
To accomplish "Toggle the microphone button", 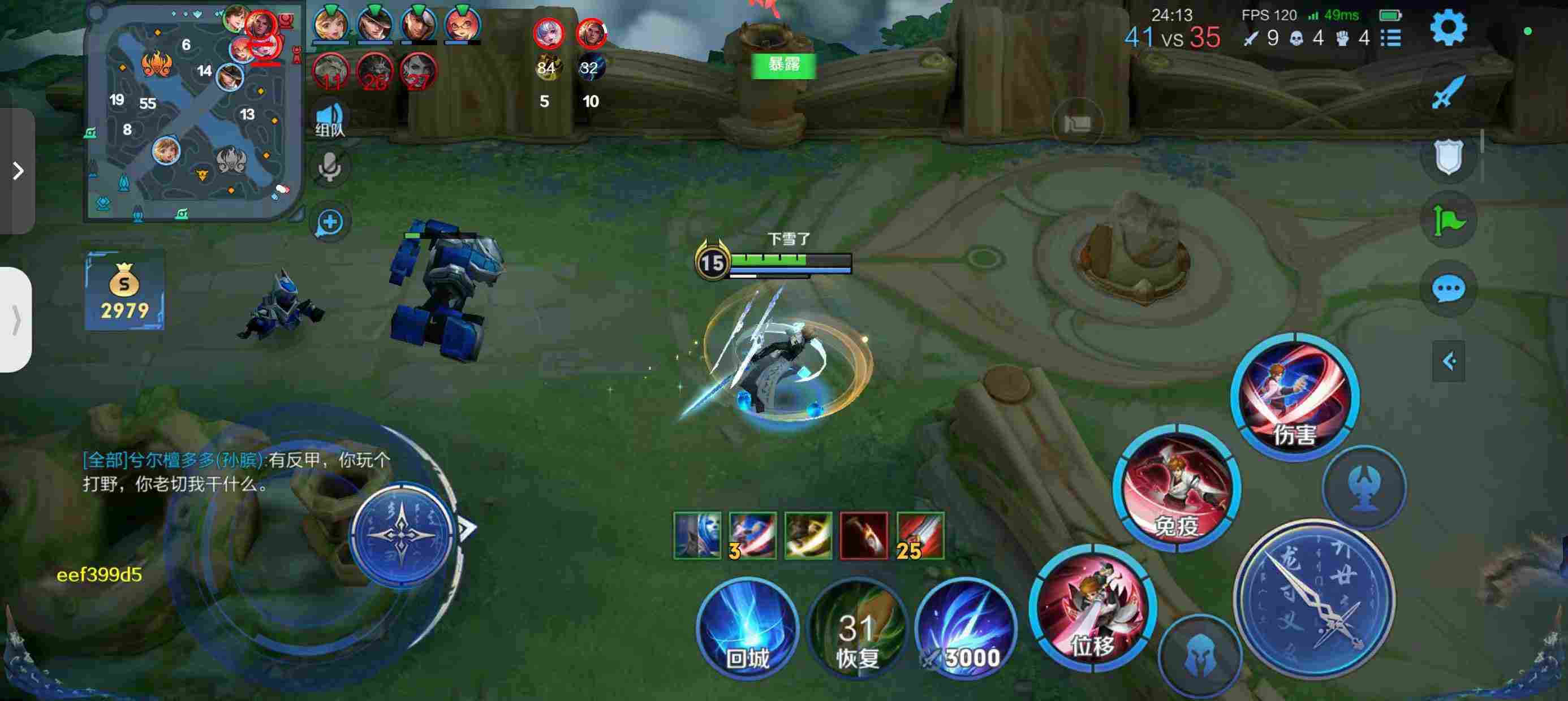I will click(x=330, y=166).
